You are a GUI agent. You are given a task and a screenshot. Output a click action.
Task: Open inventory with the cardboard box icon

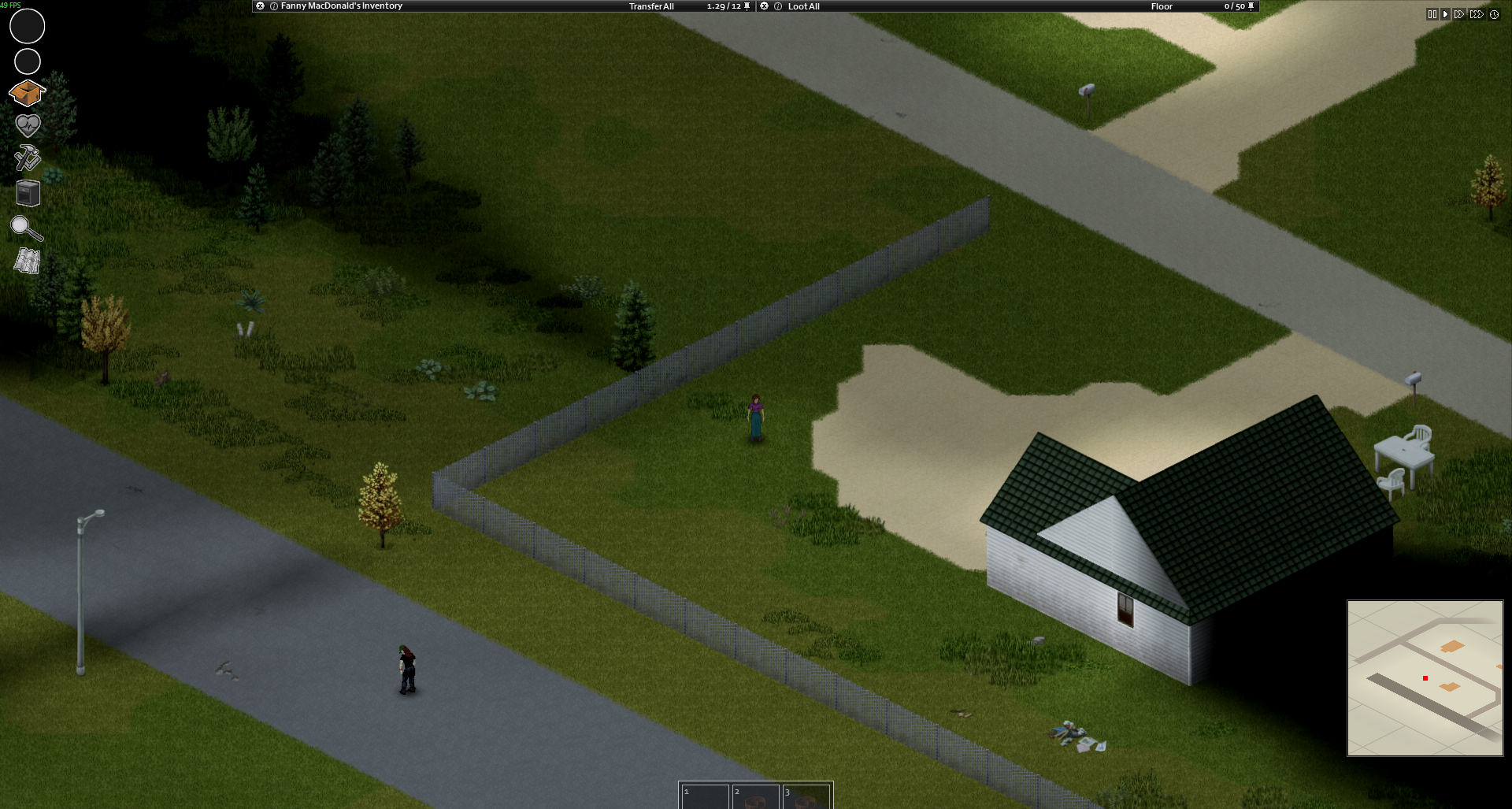27,94
